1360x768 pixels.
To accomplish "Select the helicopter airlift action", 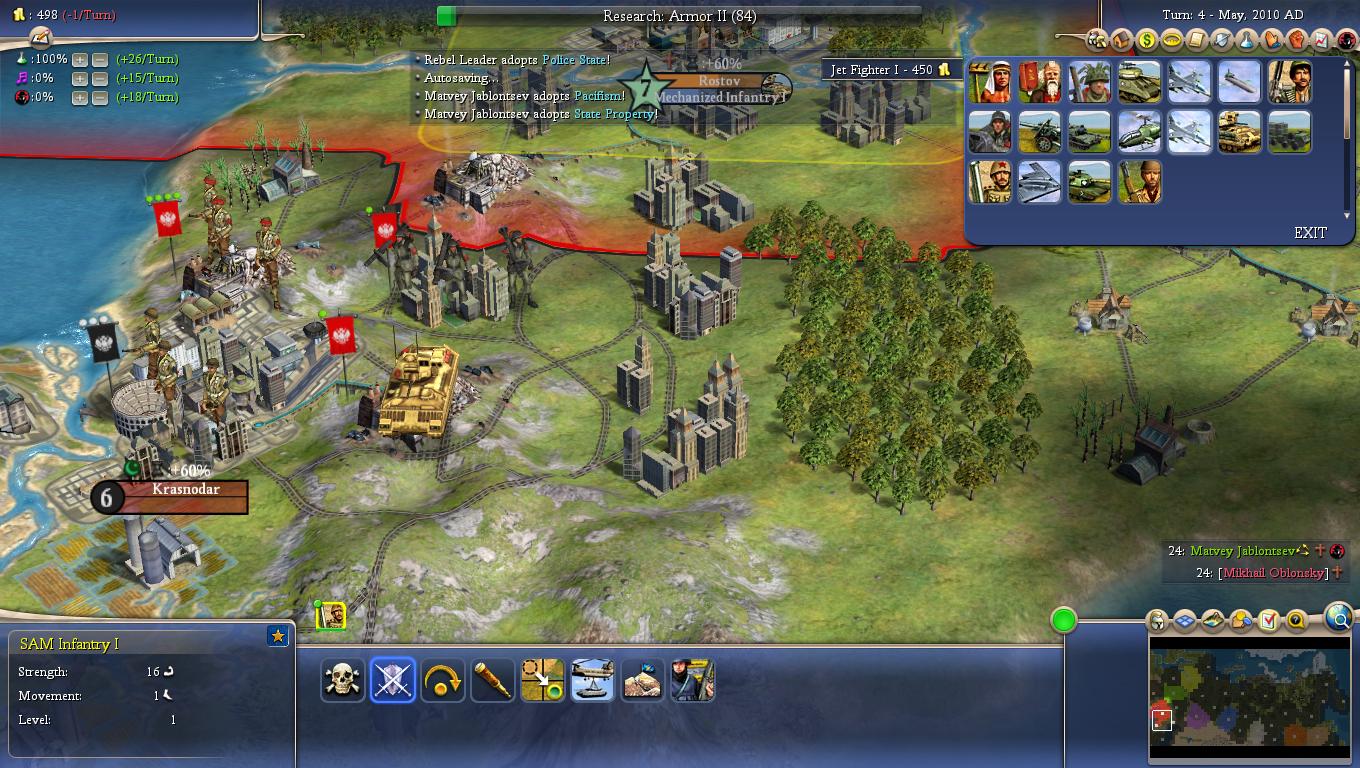I will [593, 680].
